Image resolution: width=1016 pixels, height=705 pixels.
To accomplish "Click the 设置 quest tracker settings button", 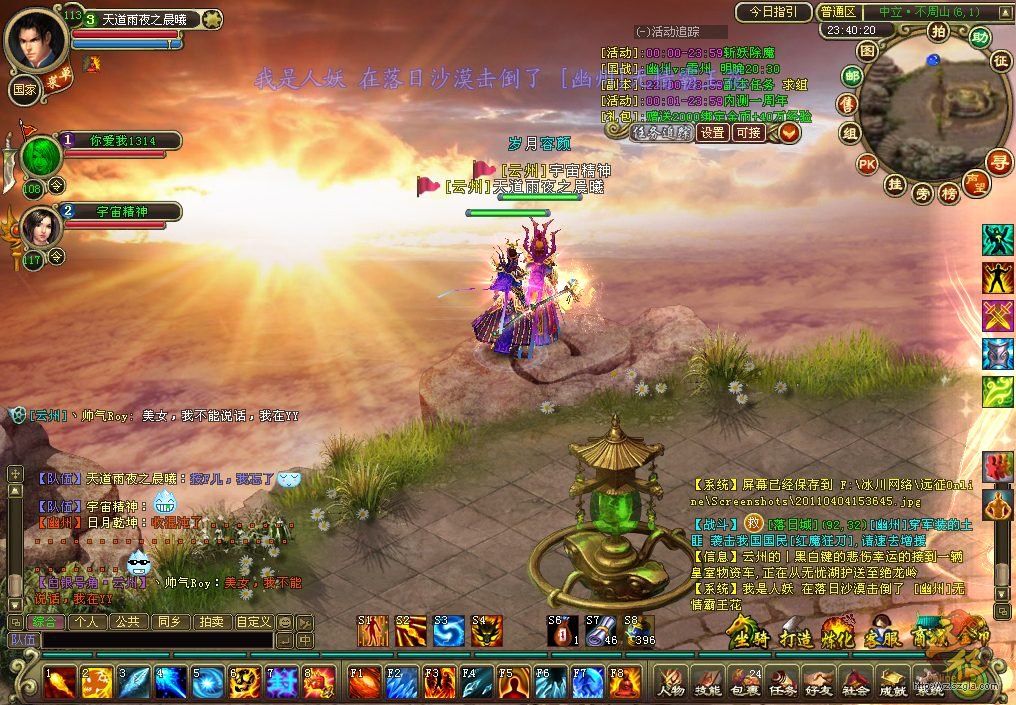I will (x=712, y=132).
